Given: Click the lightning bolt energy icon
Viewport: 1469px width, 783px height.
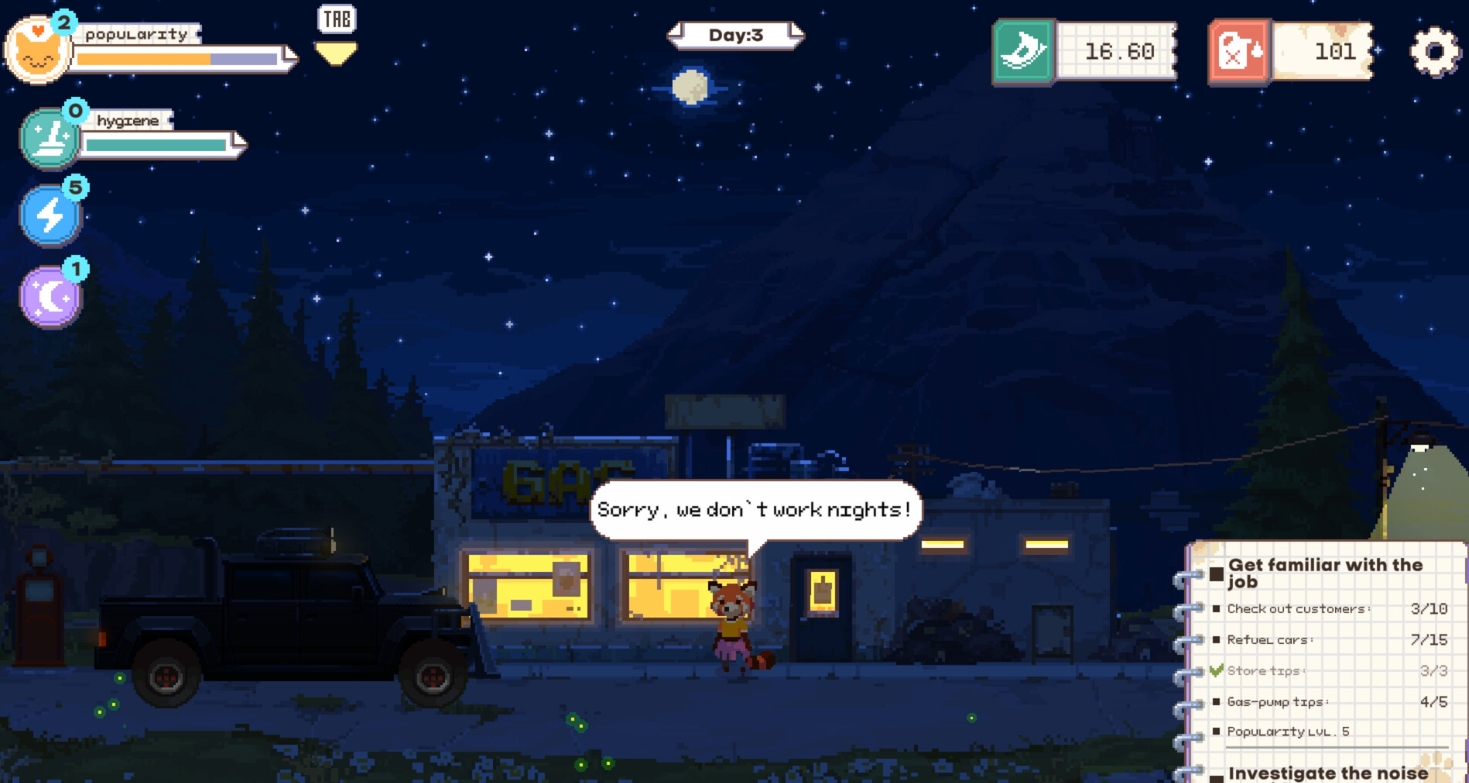Looking at the screenshot, I should 51,215.
